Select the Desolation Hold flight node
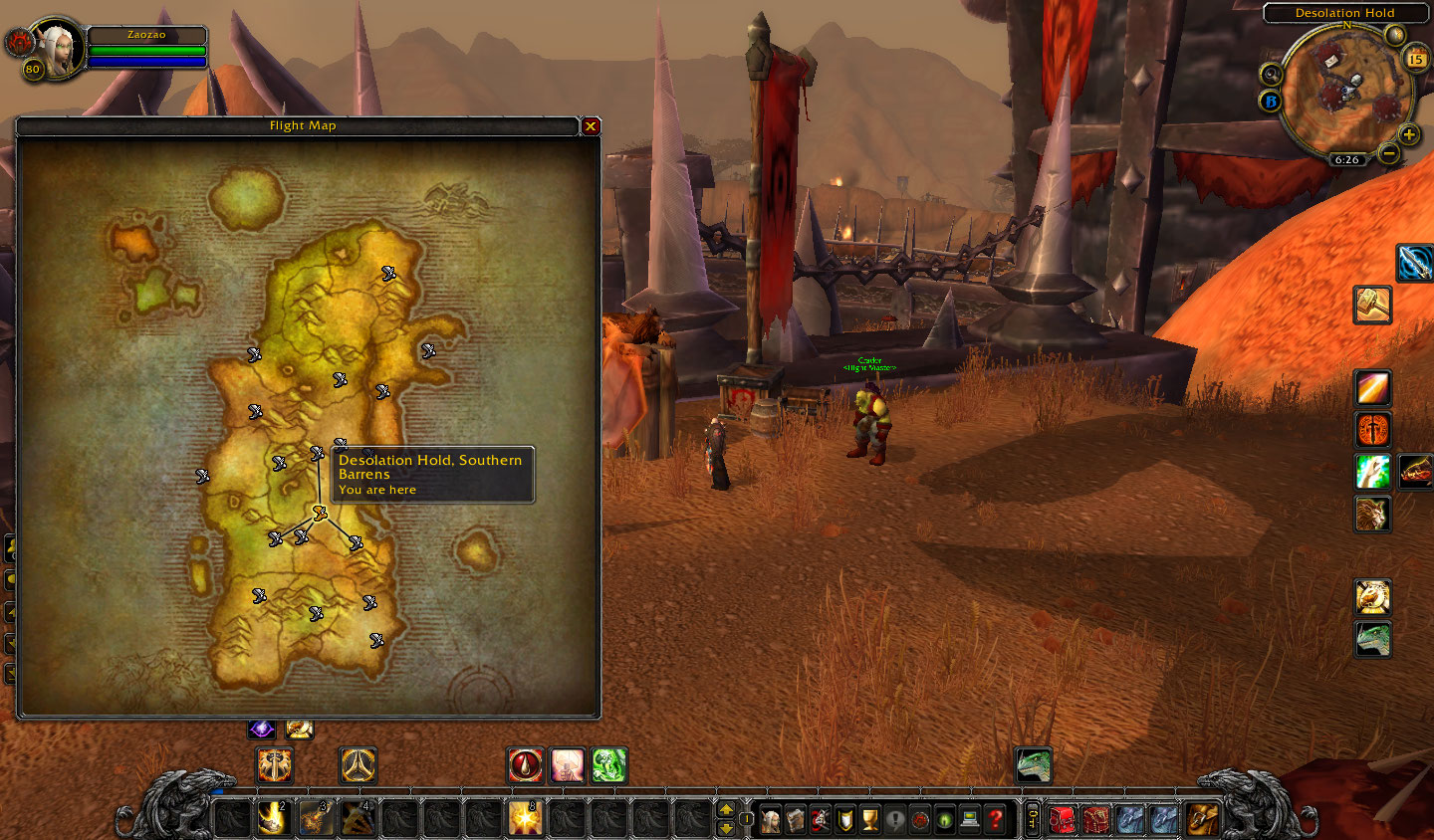Image resolution: width=1434 pixels, height=840 pixels. tap(320, 514)
